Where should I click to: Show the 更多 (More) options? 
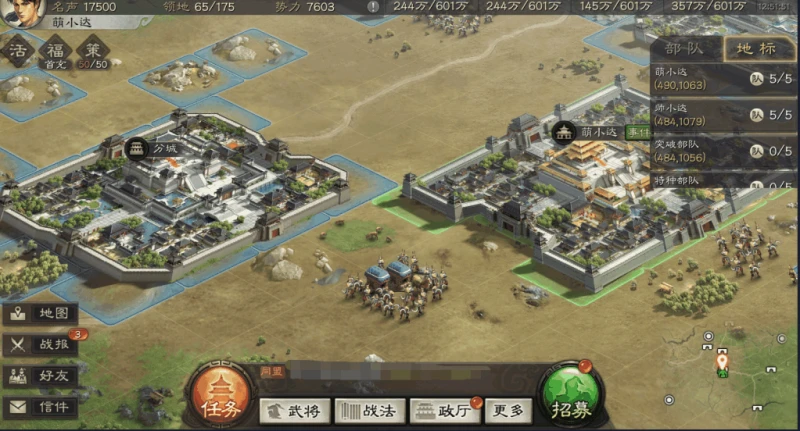[x=508, y=410]
